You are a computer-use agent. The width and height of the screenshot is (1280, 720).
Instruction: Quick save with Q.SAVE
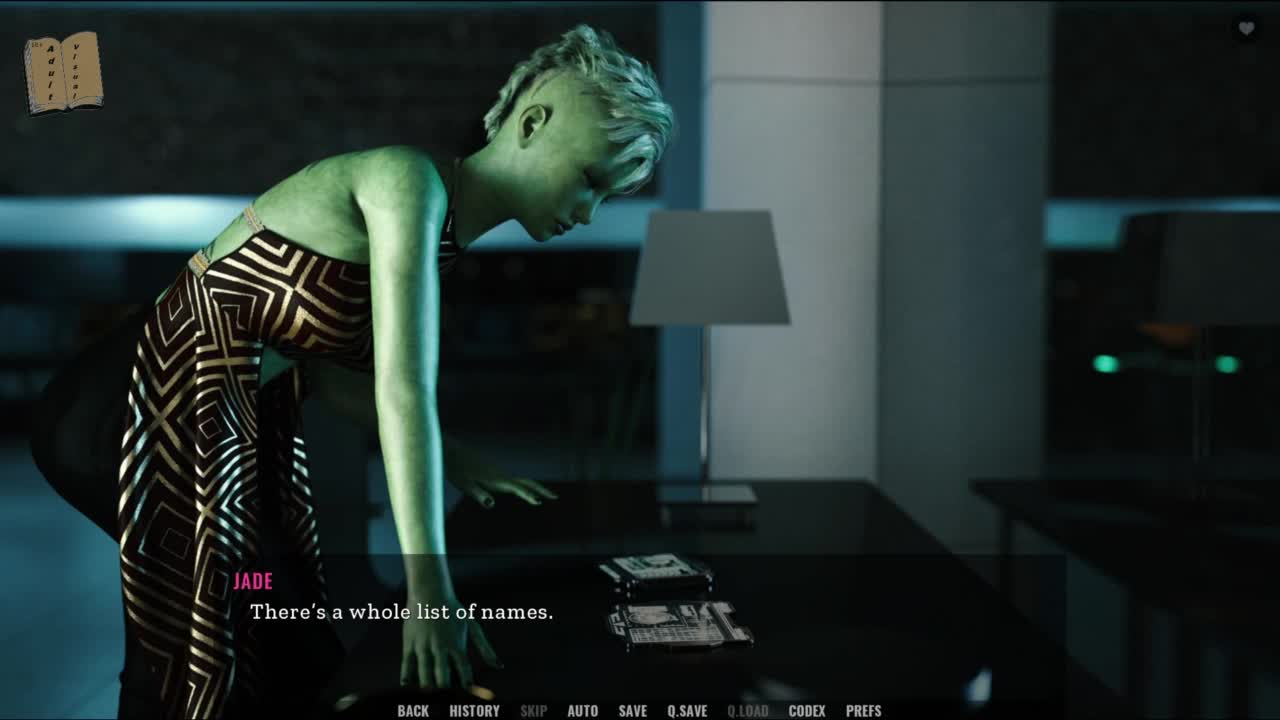(687, 711)
